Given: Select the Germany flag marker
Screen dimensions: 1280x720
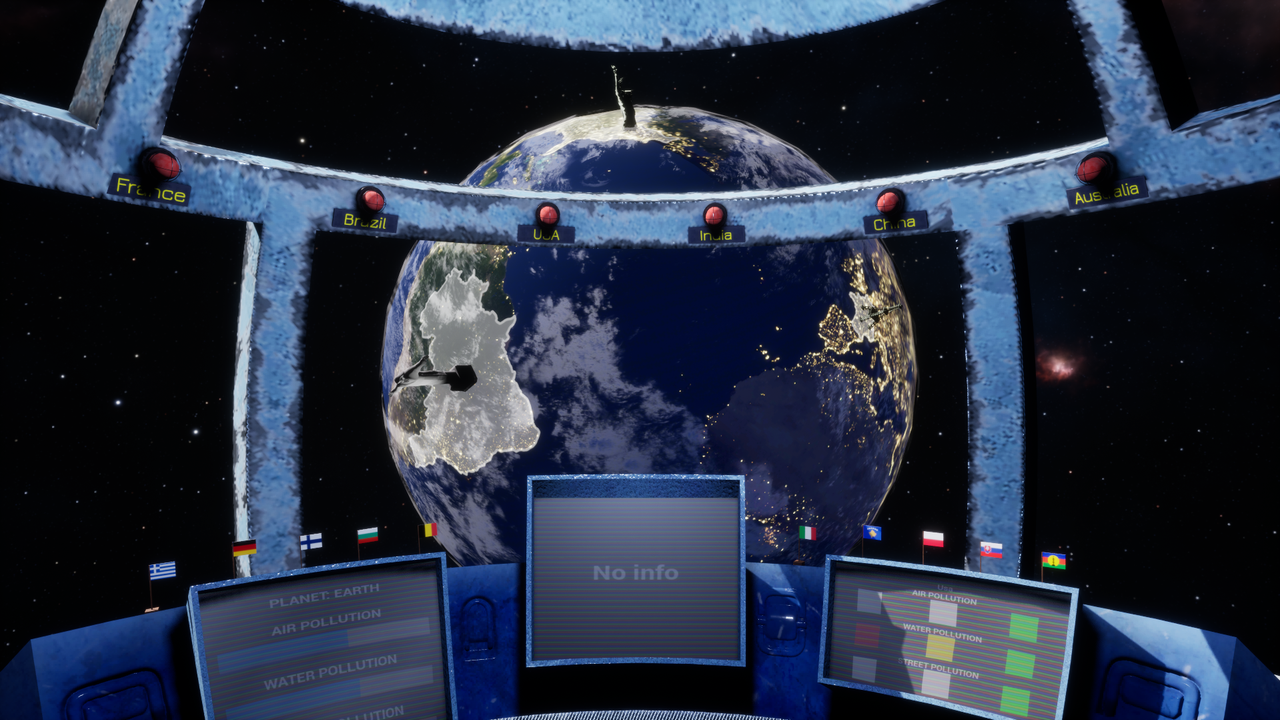Looking at the screenshot, I should coord(243,550).
